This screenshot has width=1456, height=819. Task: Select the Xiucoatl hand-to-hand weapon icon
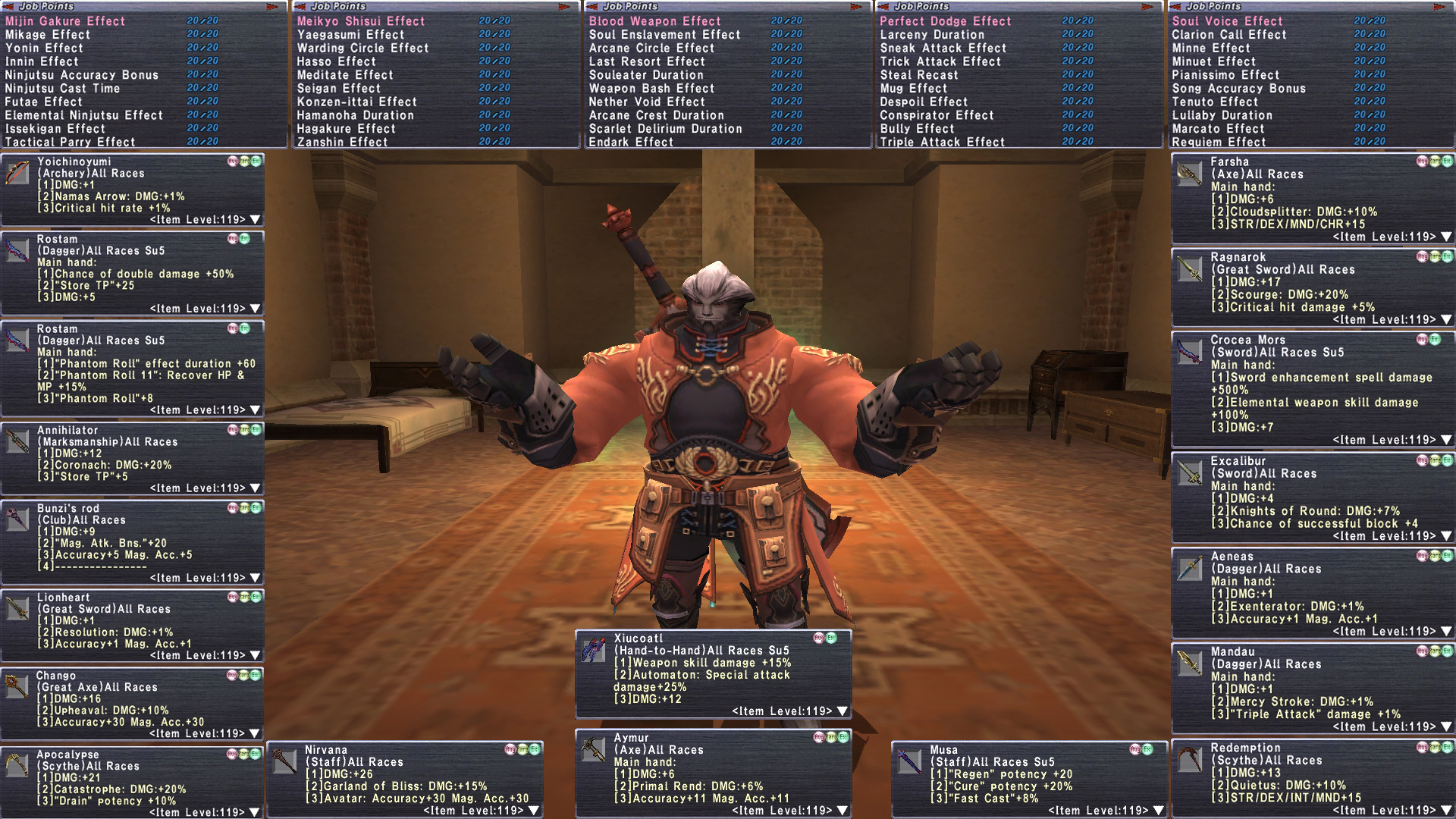point(593,650)
